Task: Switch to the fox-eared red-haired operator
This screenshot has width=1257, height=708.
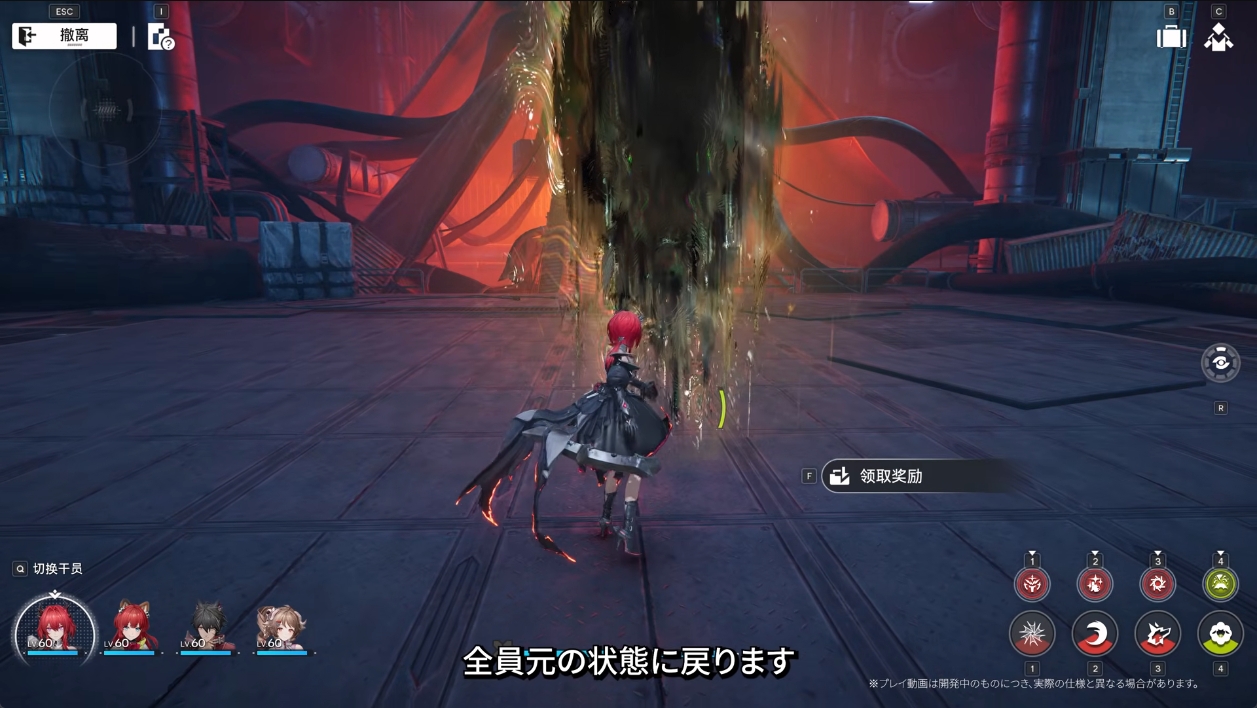Action: pyautogui.click(x=133, y=628)
